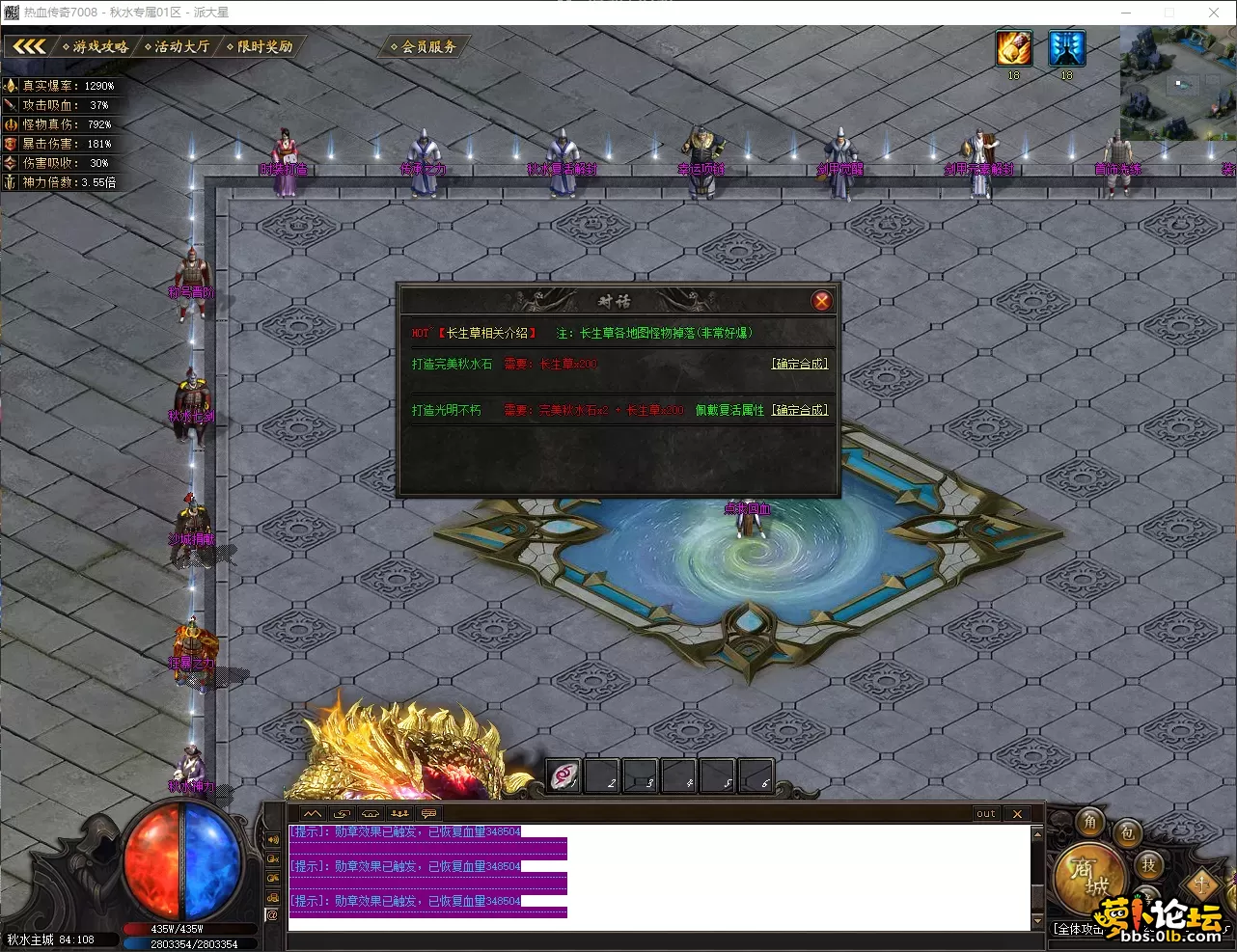Open the 活动大厅 menu

point(178,46)
